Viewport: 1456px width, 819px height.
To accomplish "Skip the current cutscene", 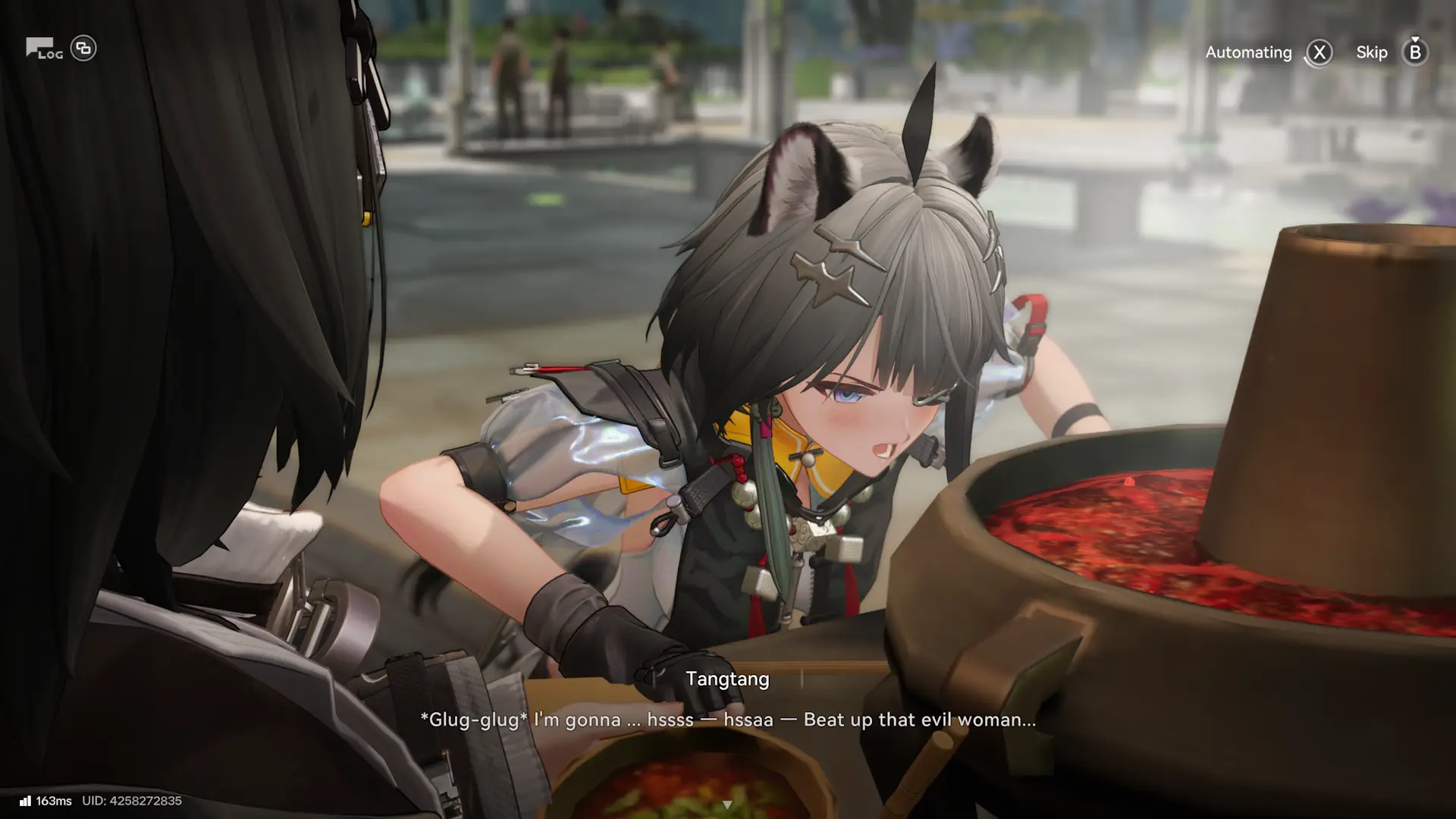I will tap(1372, 52).
